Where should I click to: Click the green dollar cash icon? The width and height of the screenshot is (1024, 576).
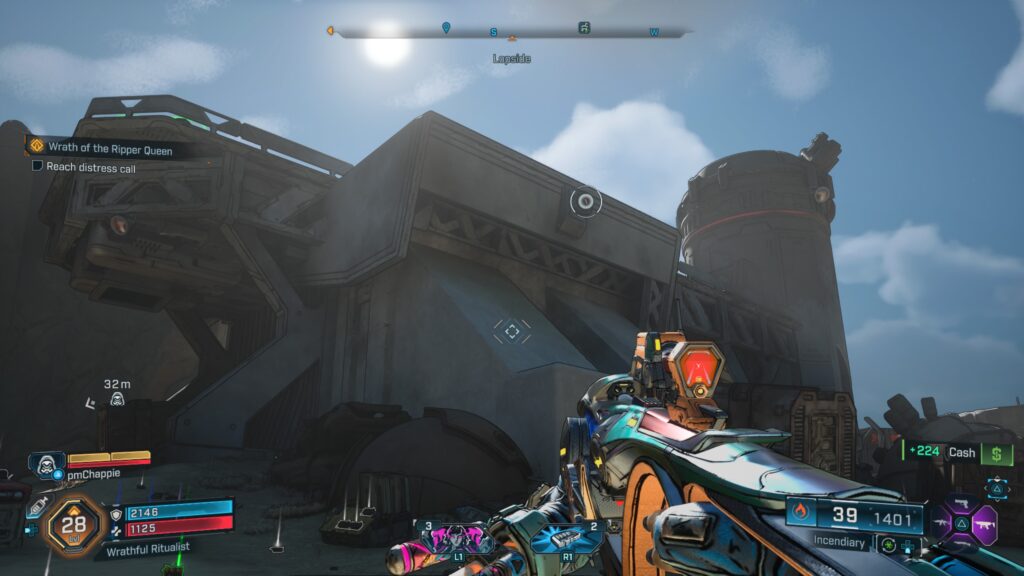pyautogui.click(x=995, y=453)
